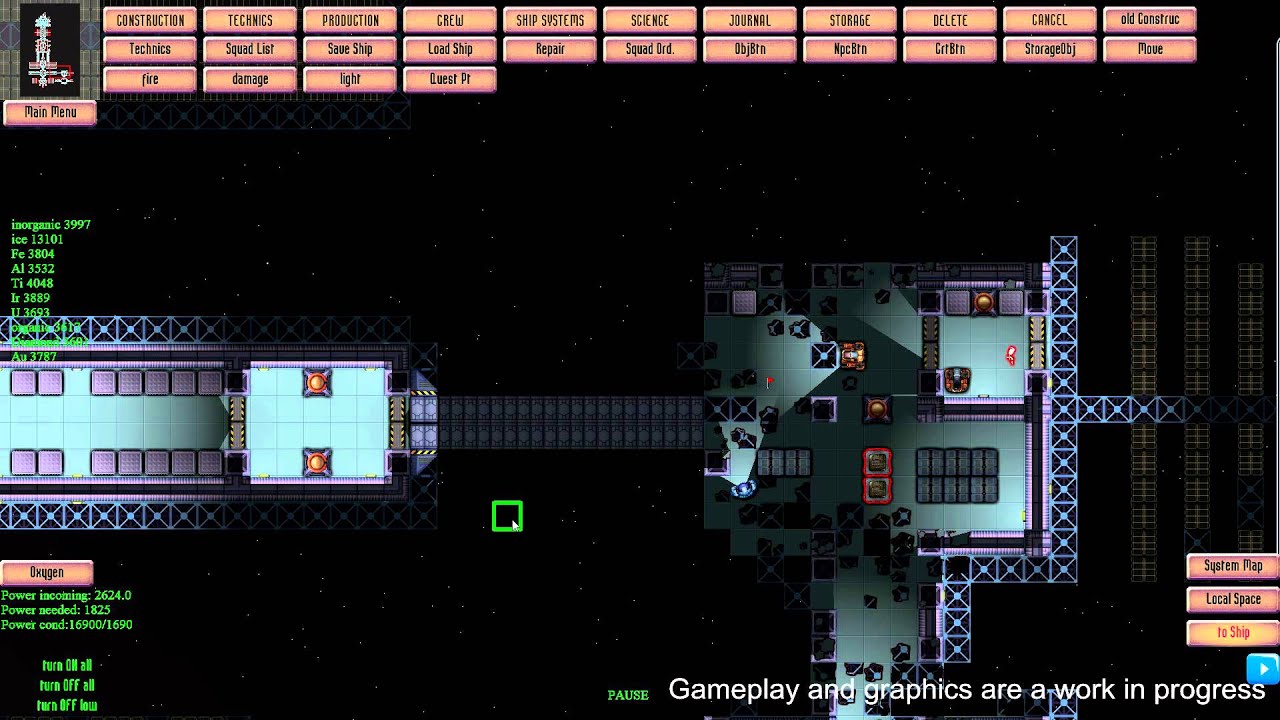Show the Crew panel
This screenshot has width=1280, height=720.
tap(450, 20)
